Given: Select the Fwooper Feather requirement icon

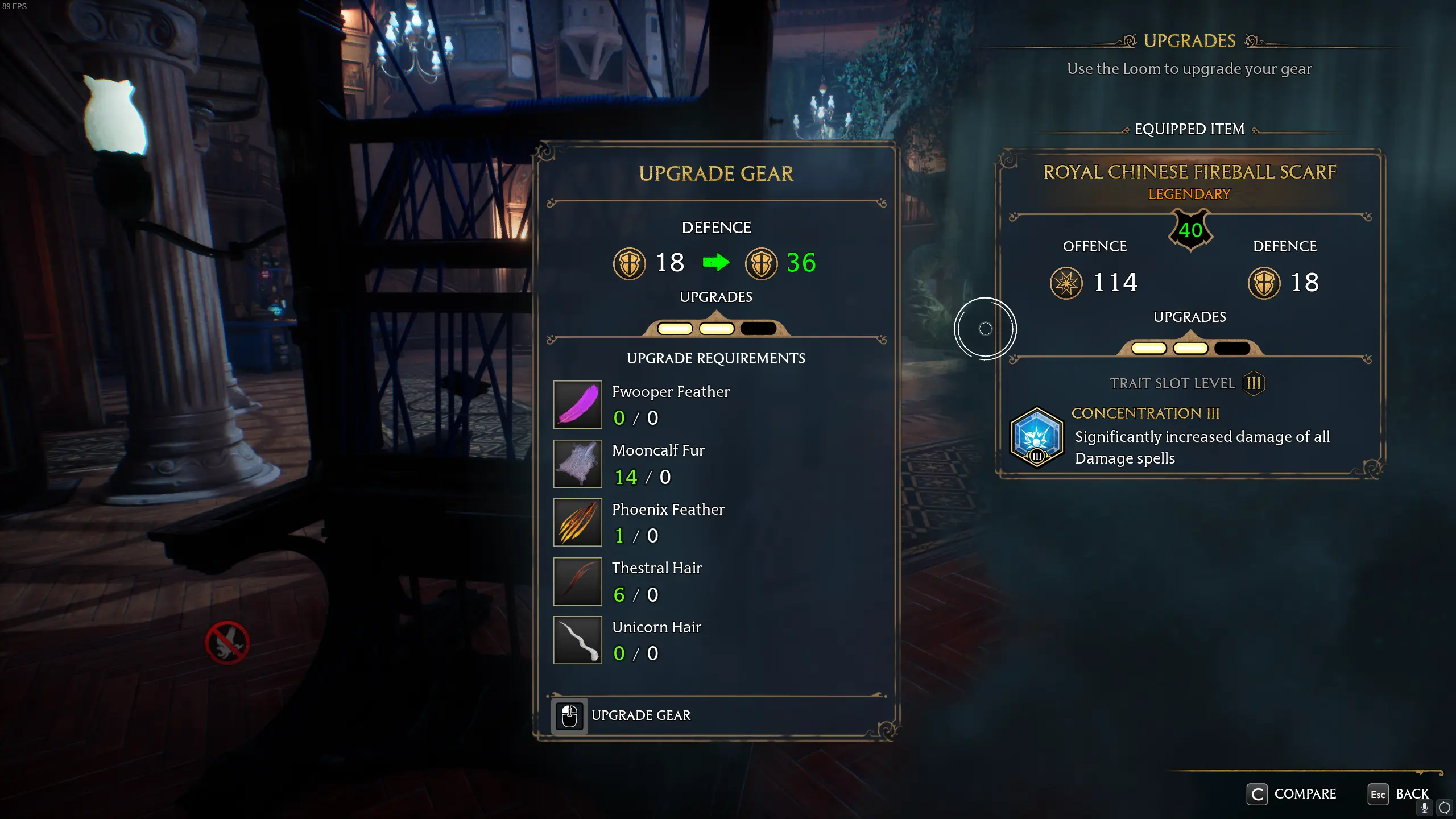Looking at the screenshot, I should tap(577, 404).
